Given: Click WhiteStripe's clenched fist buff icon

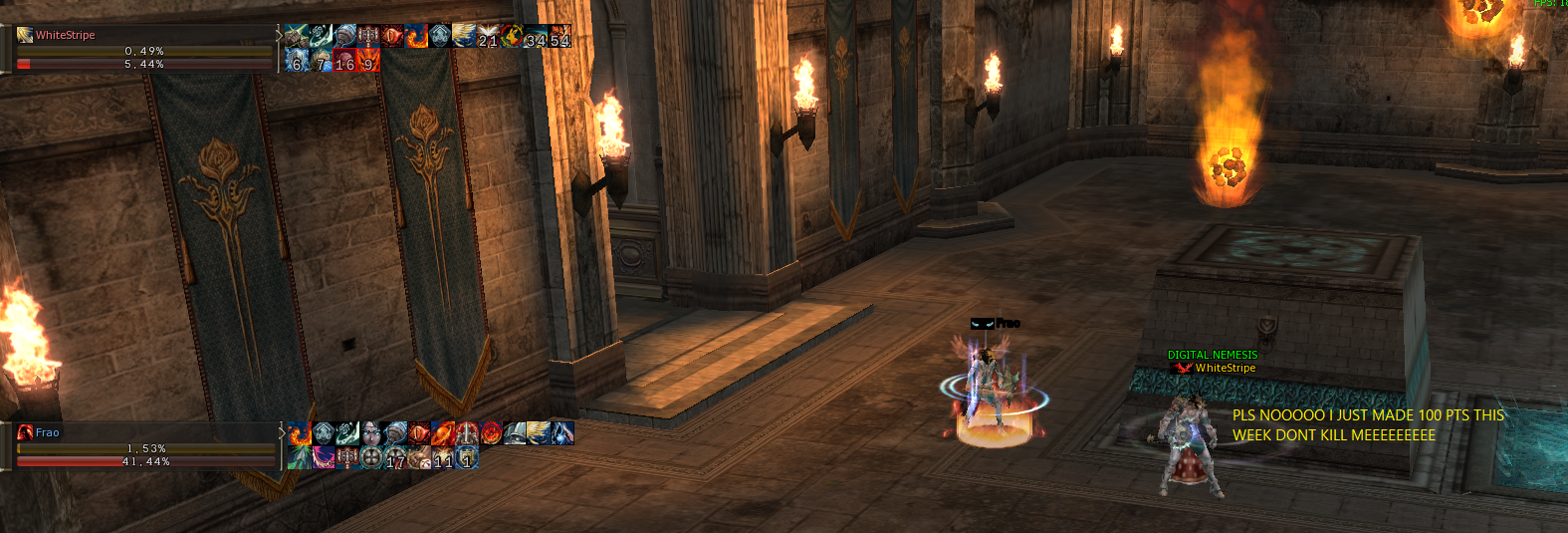Looking at the screenshot, I should pyautogui.click(x=297, y=36).
